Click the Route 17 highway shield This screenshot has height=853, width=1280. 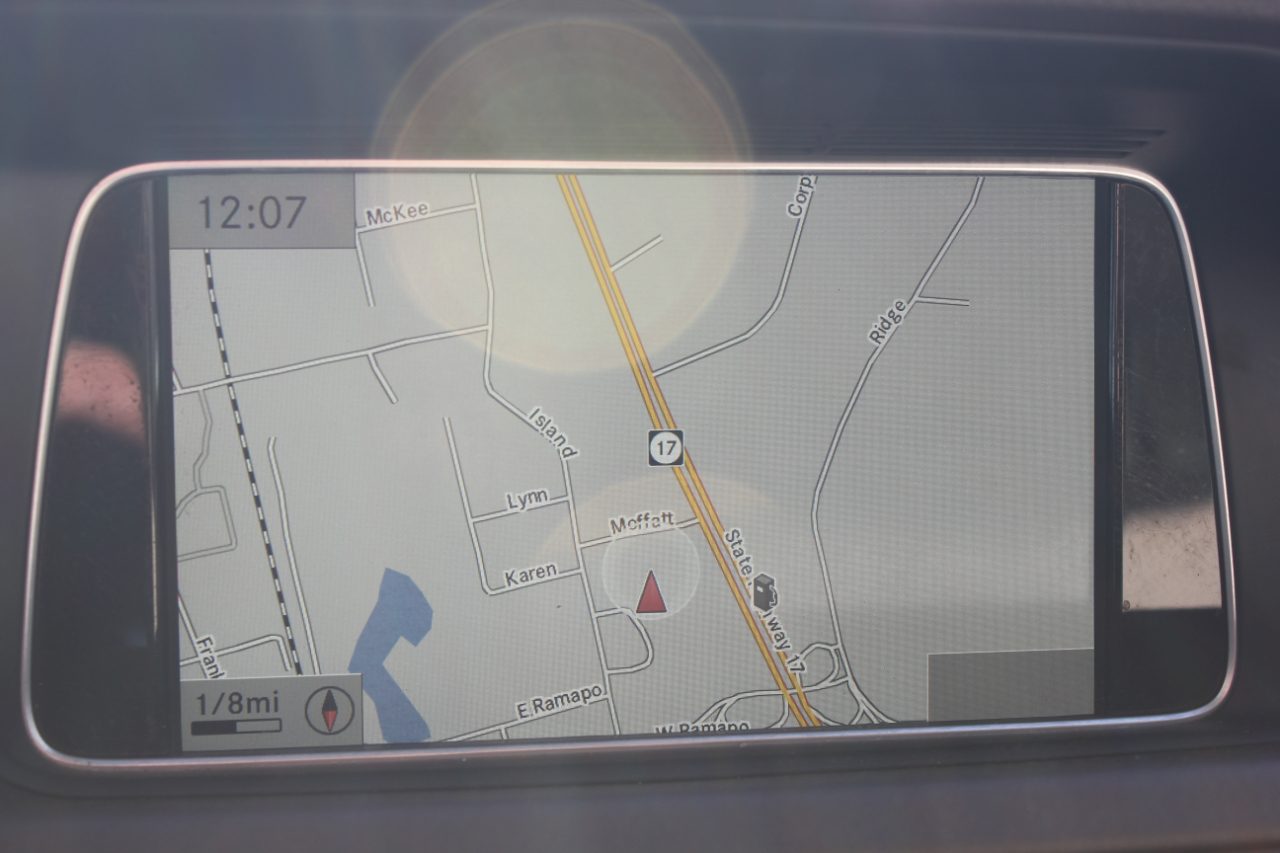pyautogui.click(x=665, y=447)
